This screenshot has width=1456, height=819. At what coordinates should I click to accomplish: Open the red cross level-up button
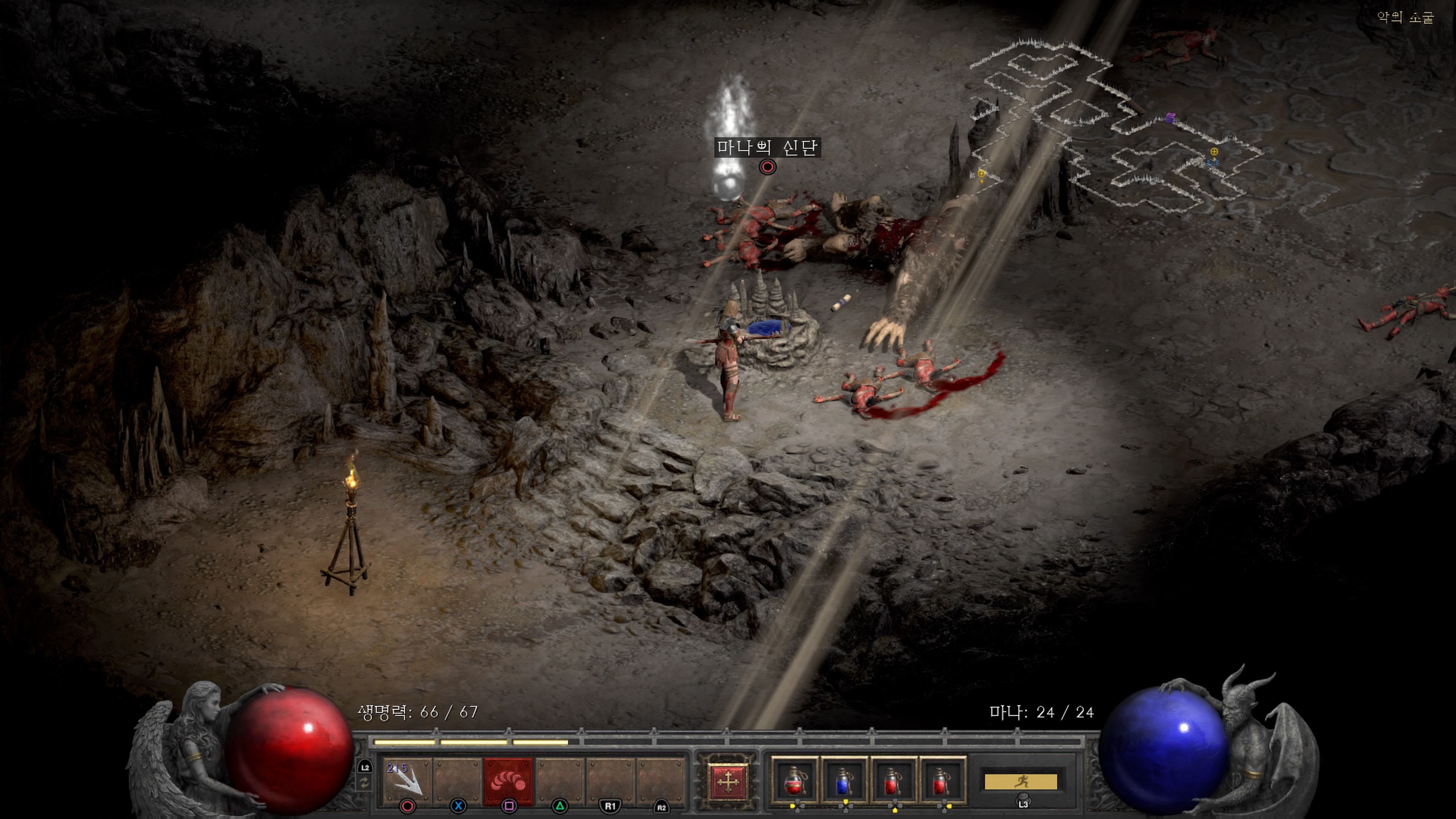click(x=728, y=782)
